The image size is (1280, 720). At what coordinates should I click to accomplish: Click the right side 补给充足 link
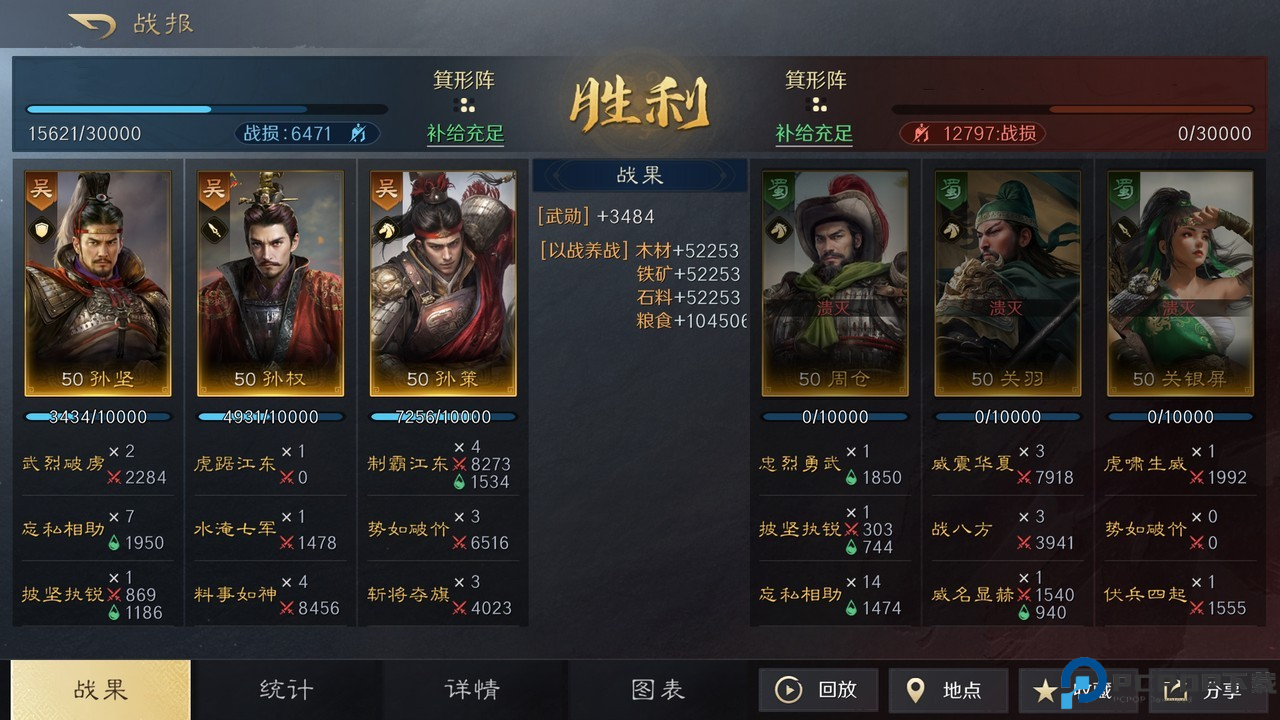tap(815, 133)
